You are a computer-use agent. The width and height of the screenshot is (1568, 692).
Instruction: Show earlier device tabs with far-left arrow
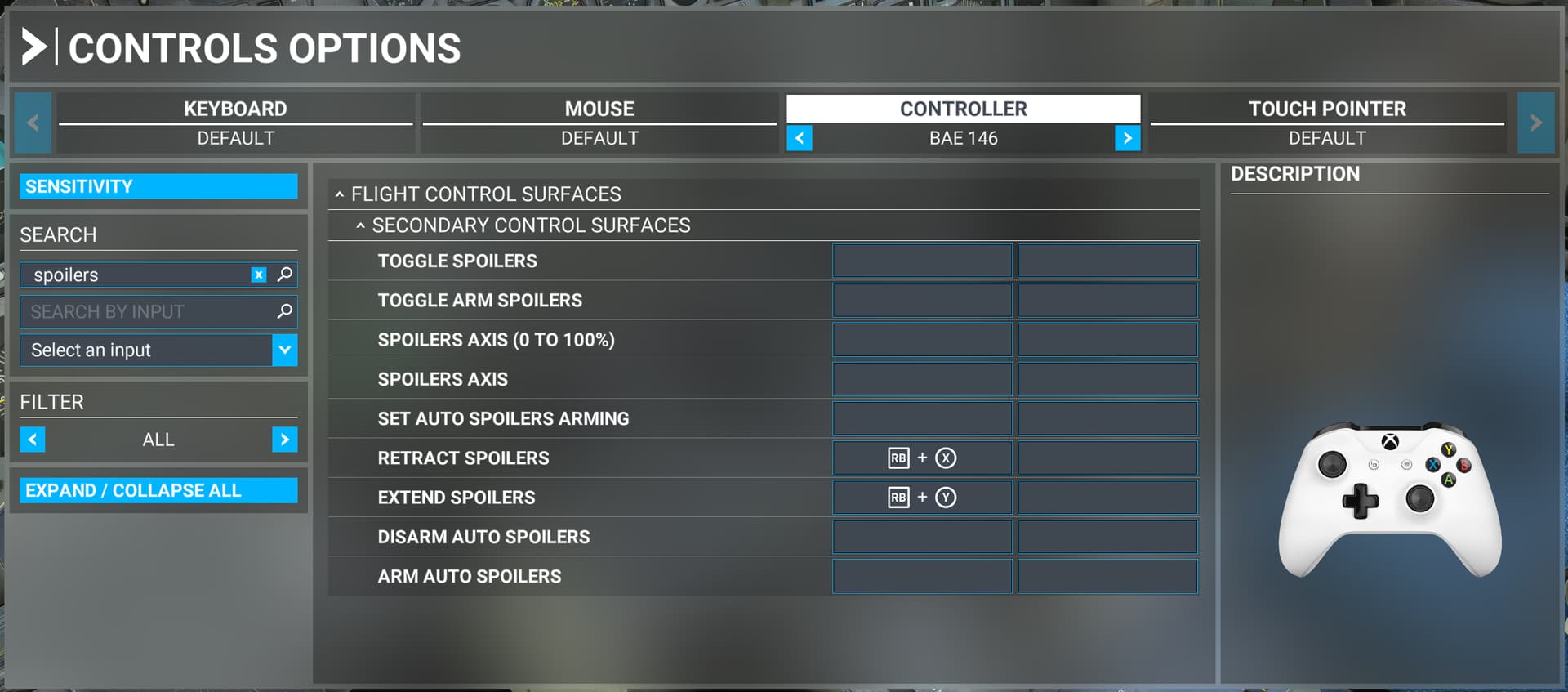tap(33, 123)
